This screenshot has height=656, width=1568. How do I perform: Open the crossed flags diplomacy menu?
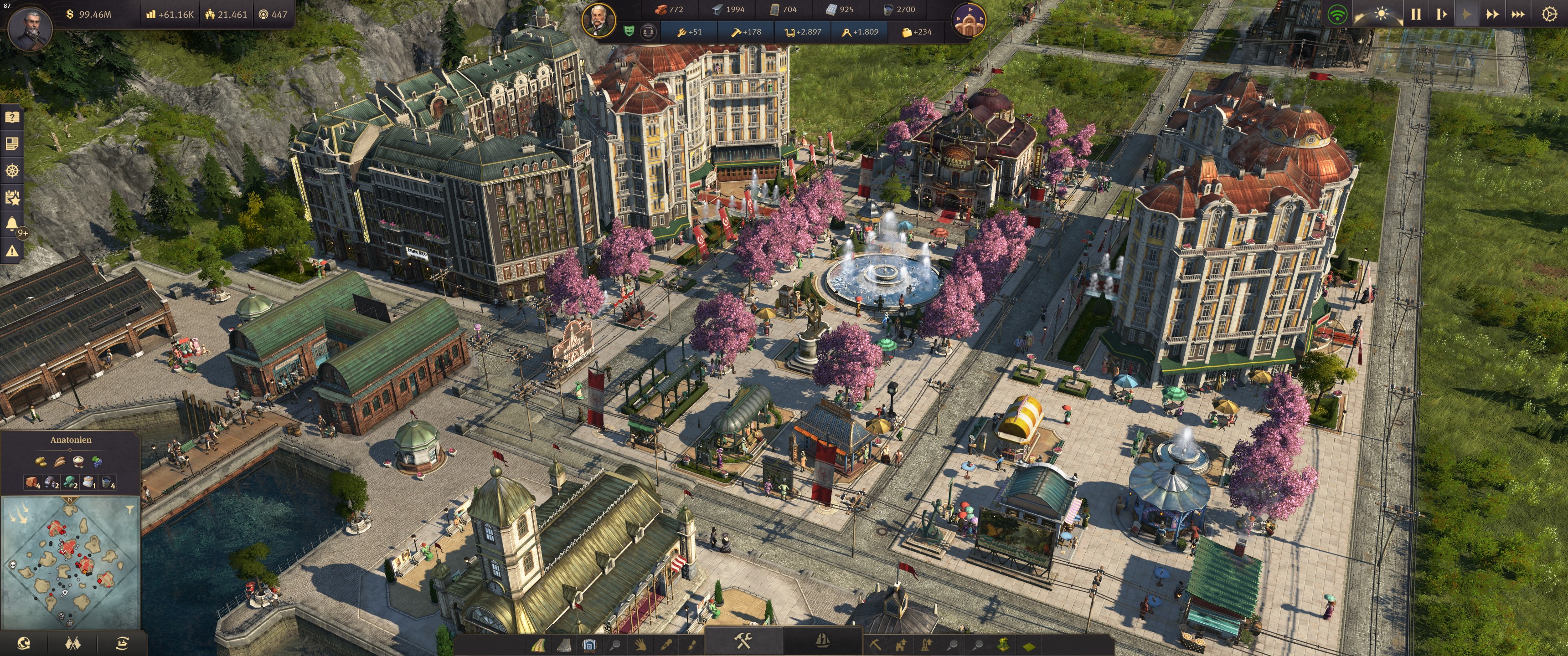73,643
